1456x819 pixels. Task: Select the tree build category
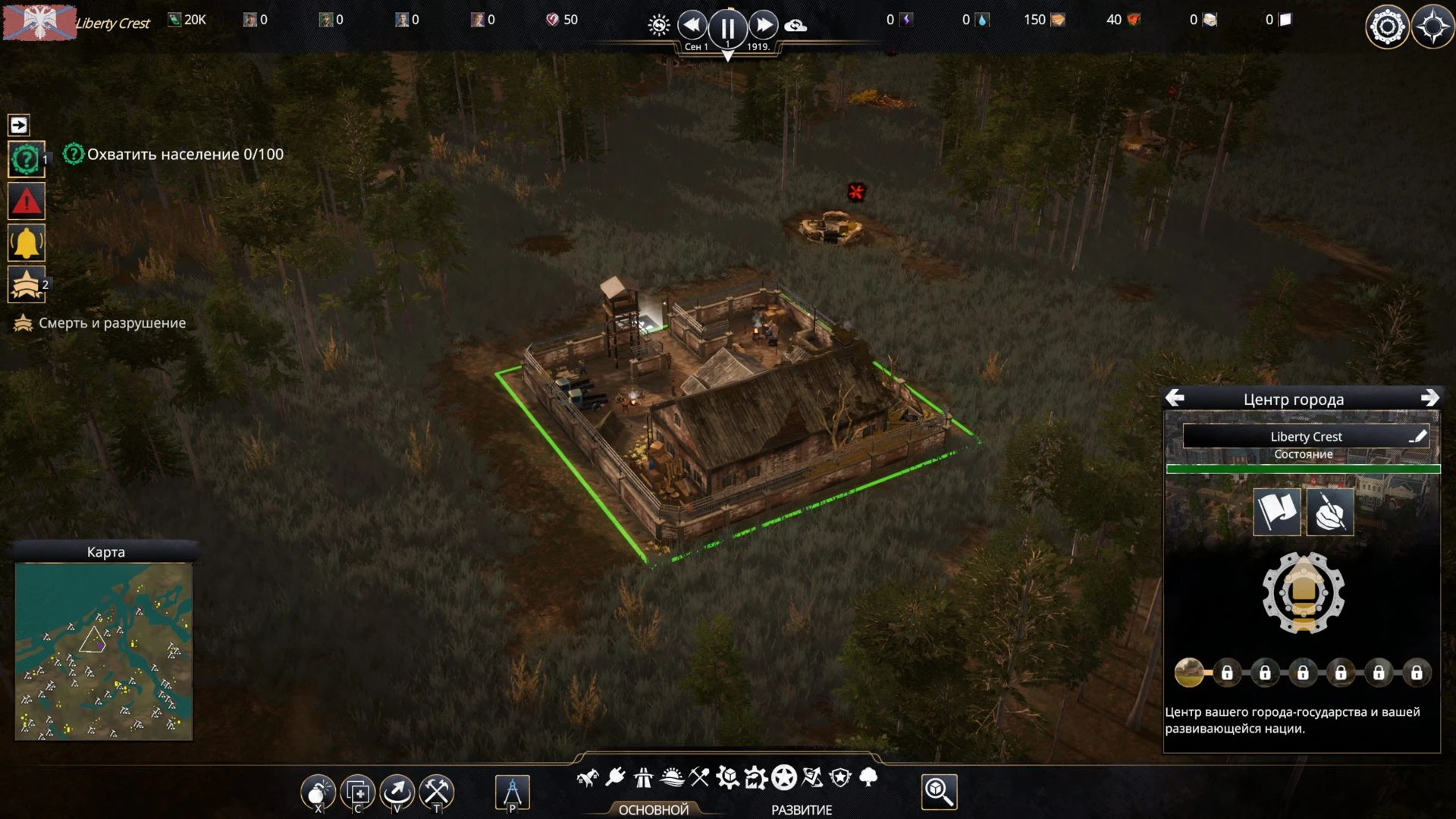[869, 777]
